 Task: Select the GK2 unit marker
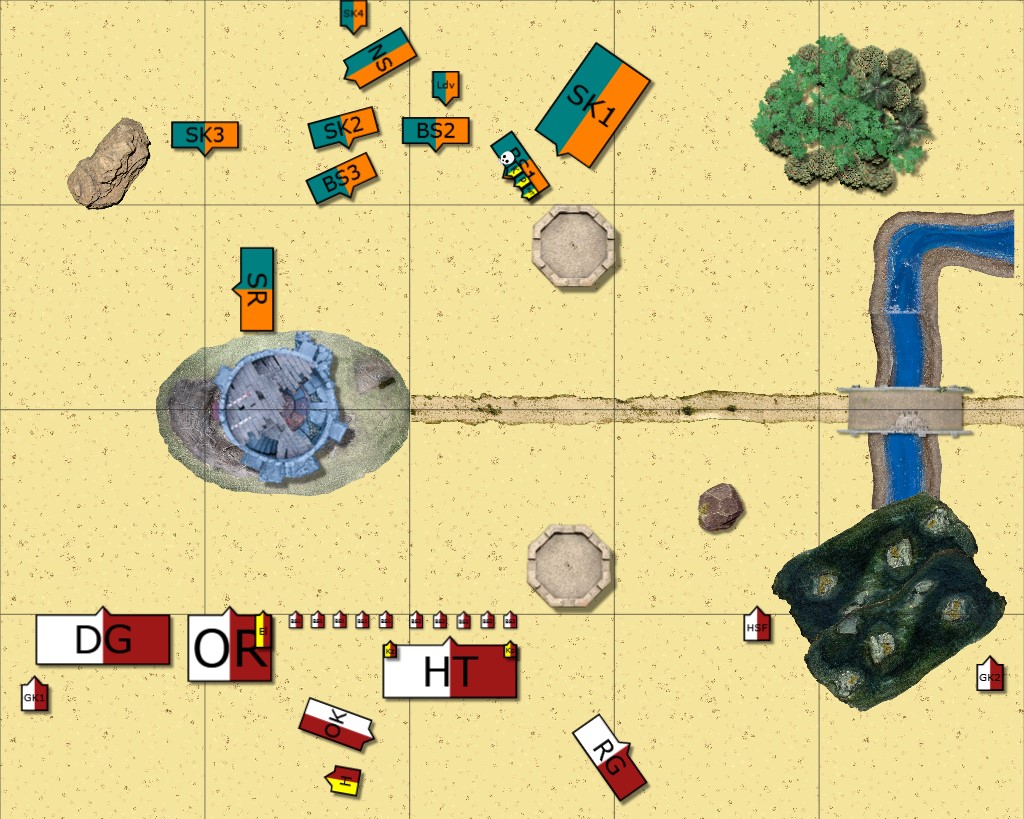tap(990, 676)
